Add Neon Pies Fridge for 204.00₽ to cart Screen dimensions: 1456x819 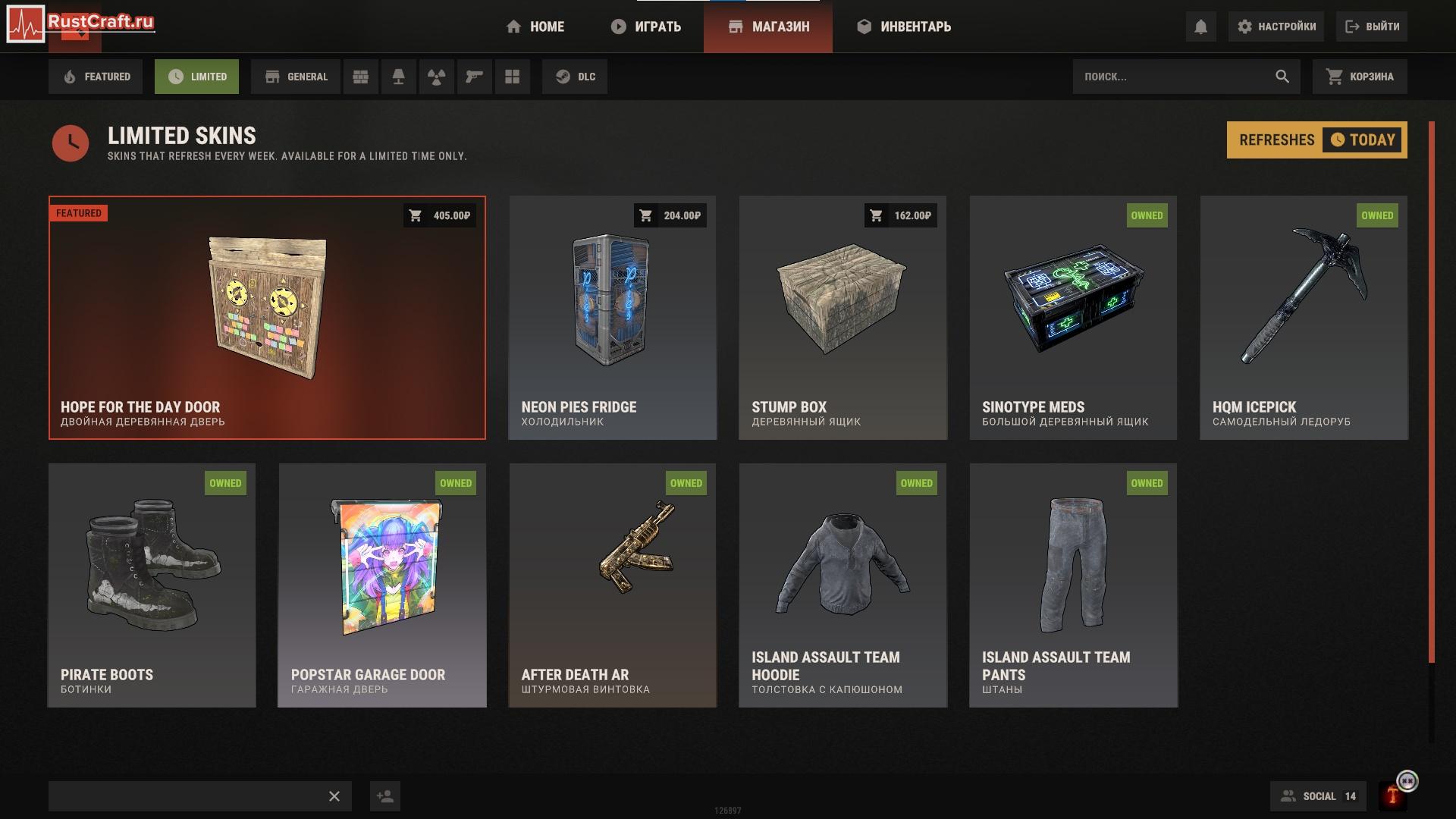pyautogui.click(x=670, y=215)
